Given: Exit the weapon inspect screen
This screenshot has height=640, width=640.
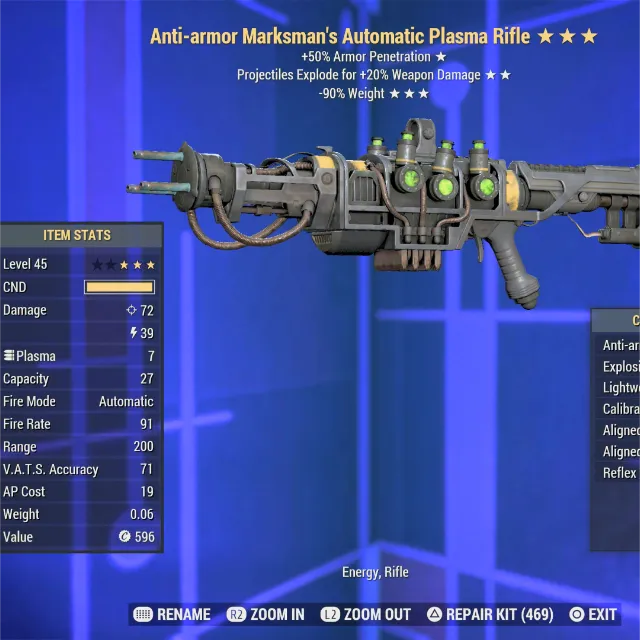Looking at the screenshot, I should coord(593,614).
